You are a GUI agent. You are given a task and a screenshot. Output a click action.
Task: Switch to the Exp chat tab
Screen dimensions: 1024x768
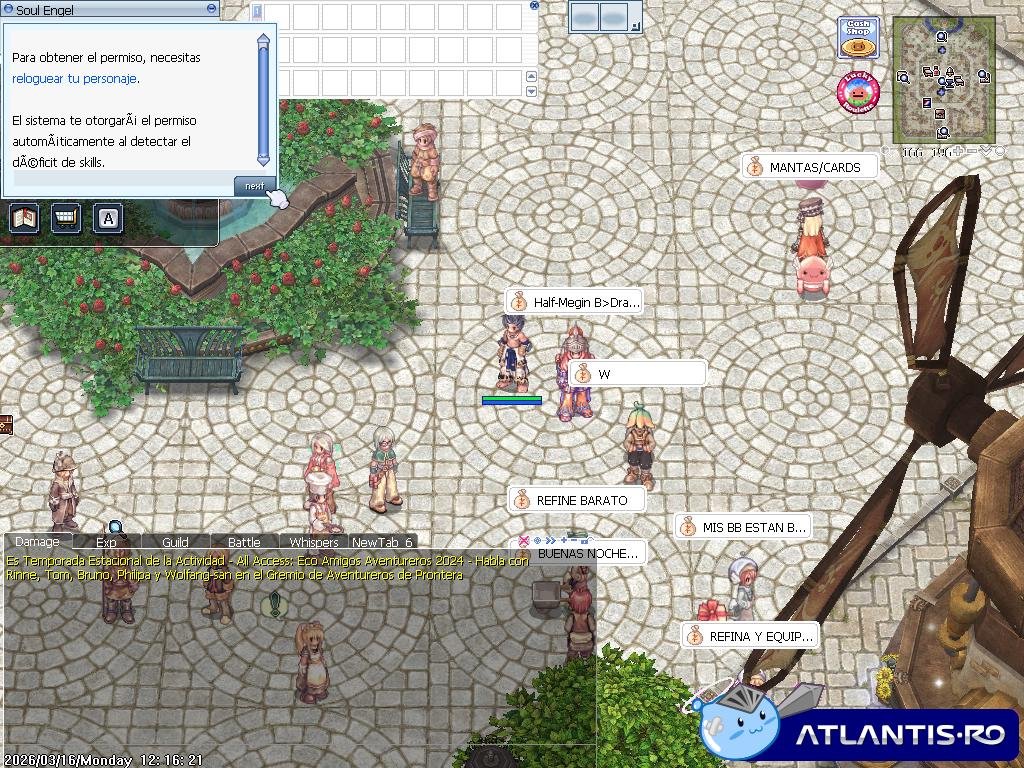click(106, 542)
